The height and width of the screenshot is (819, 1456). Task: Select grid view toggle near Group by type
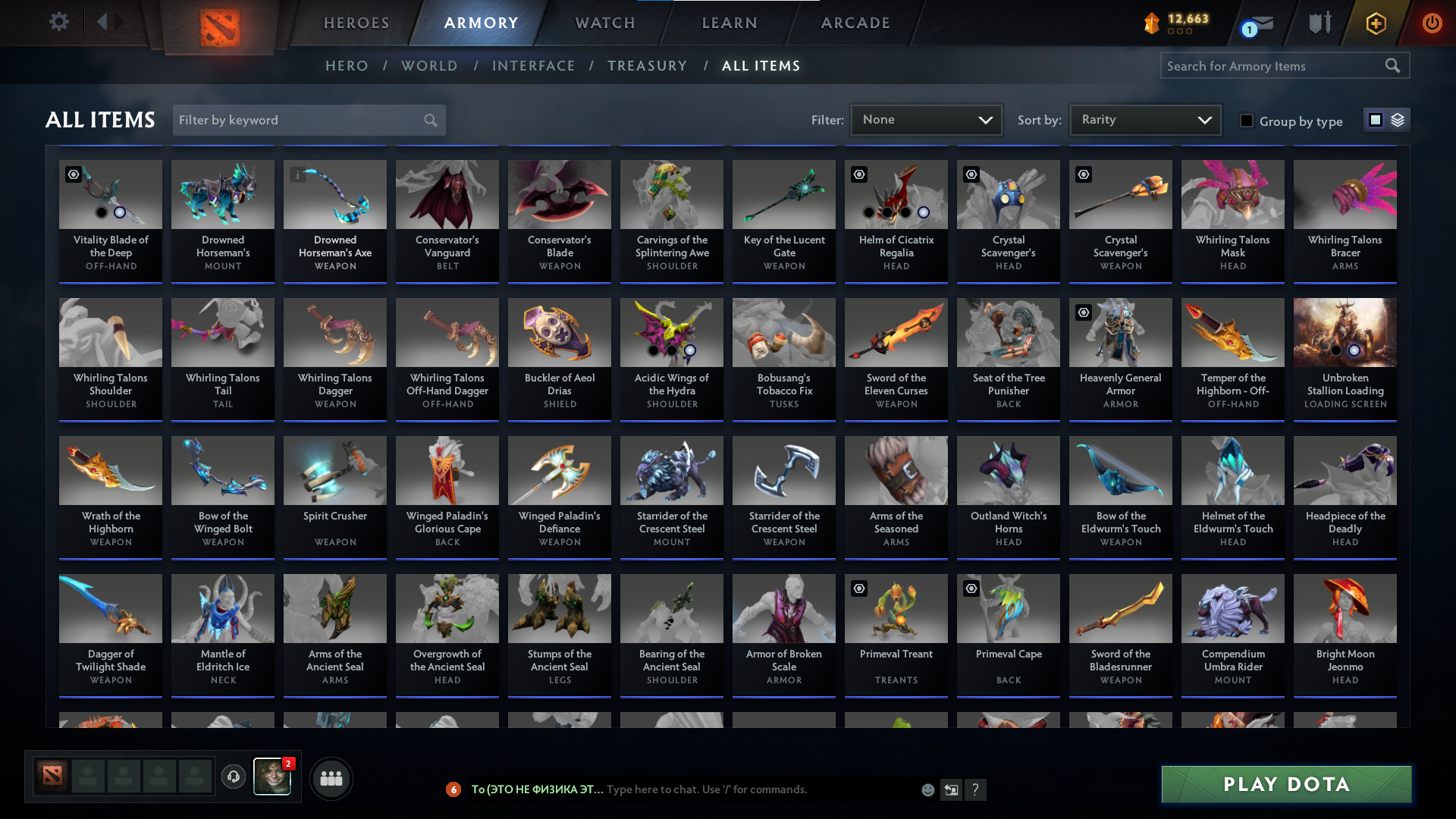pos(1375,120)
